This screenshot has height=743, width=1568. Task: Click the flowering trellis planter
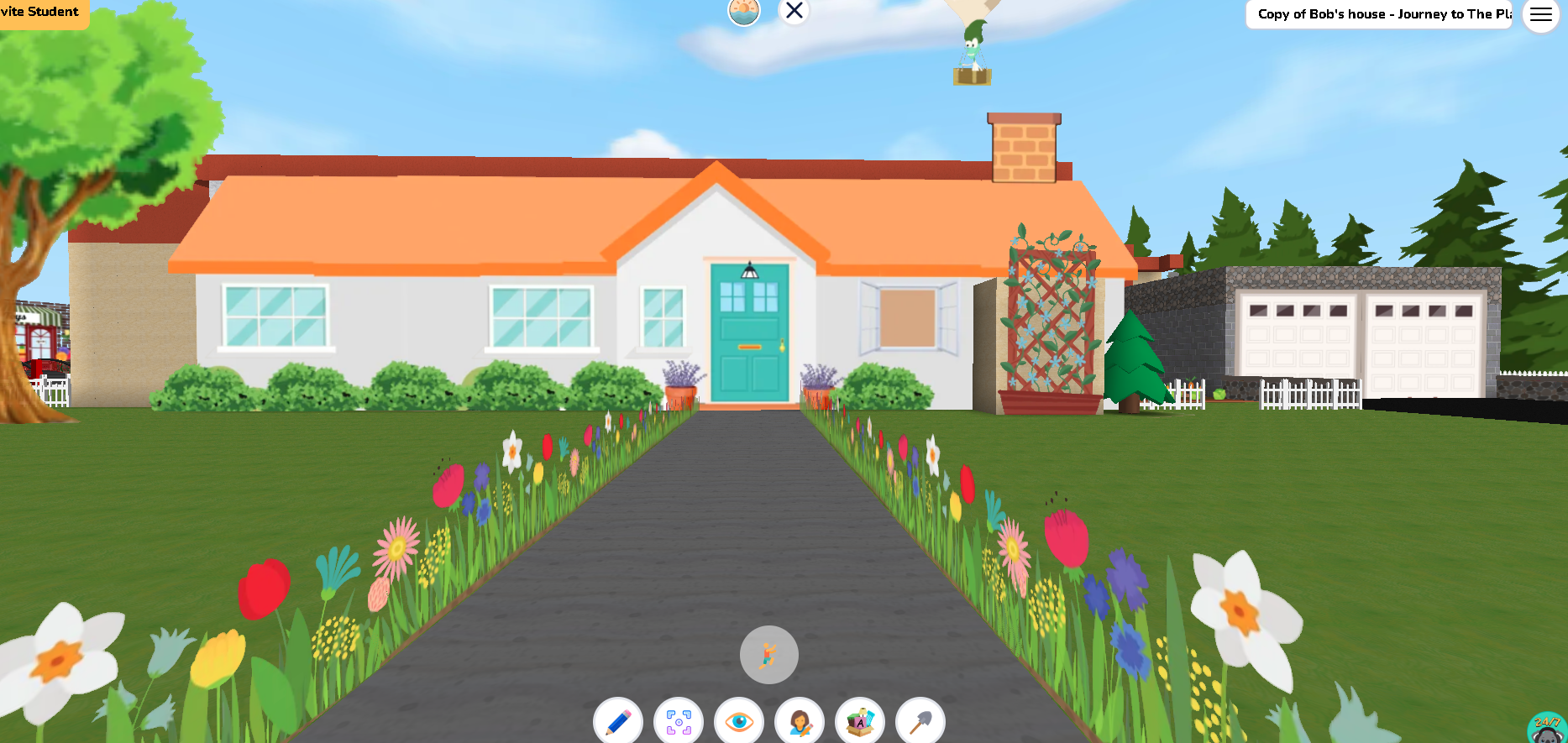tap(1050, 311)
